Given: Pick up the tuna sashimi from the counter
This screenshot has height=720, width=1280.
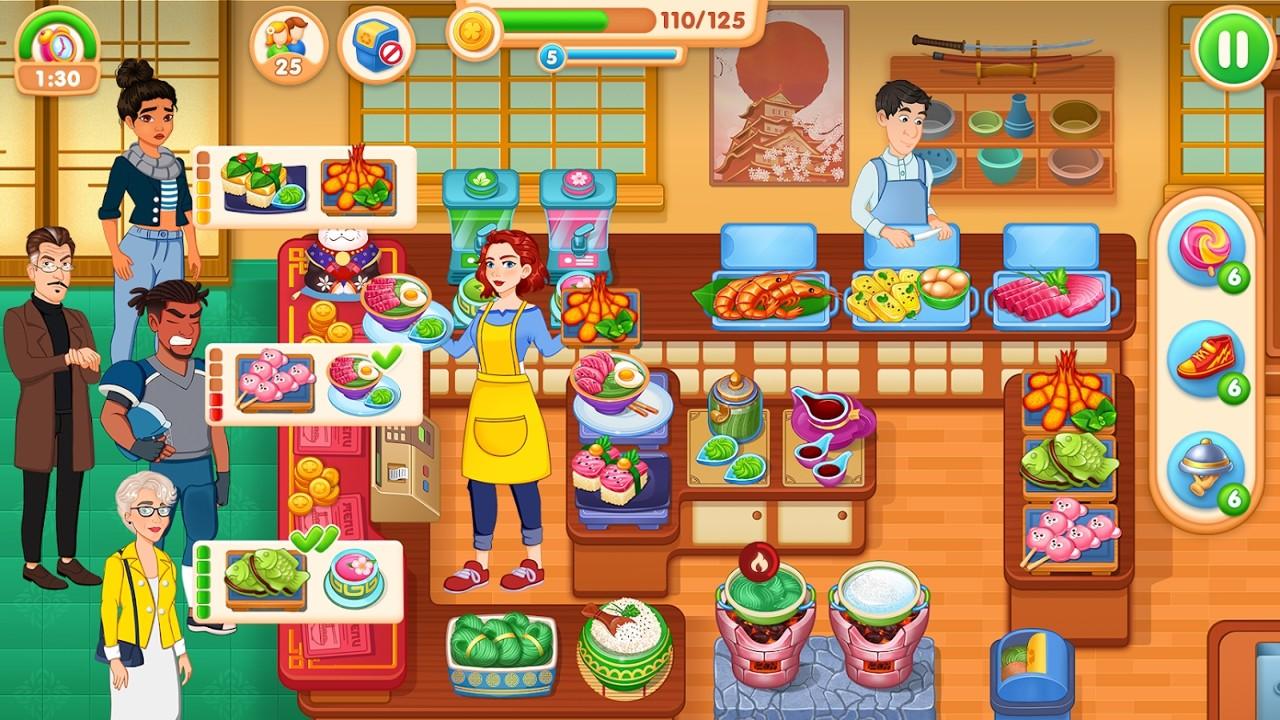Looking at the screenshot, I should [x=1052, y=295].
